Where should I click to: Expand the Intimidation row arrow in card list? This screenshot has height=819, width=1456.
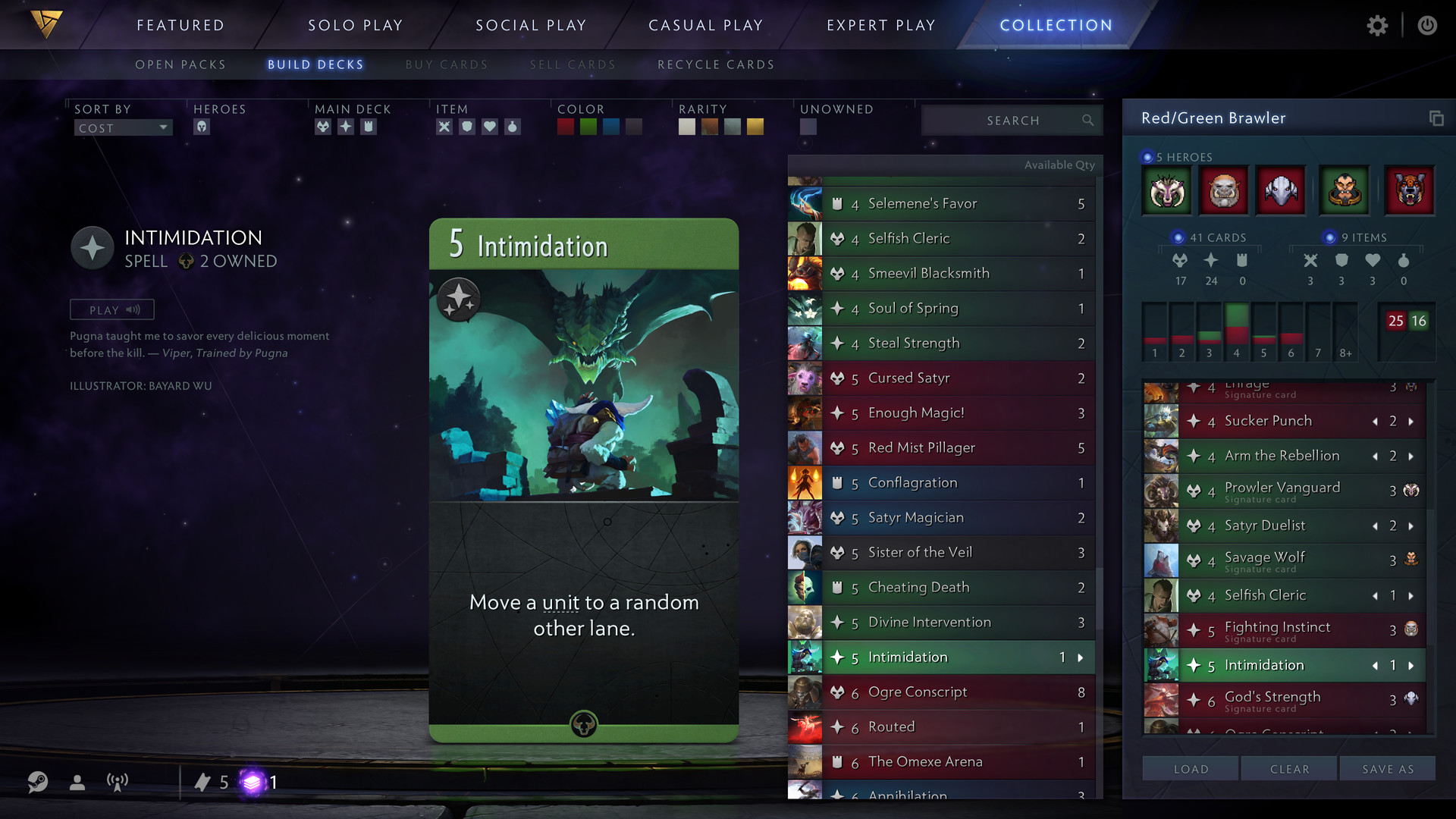pyautogui.click(x=1080, y=657)
